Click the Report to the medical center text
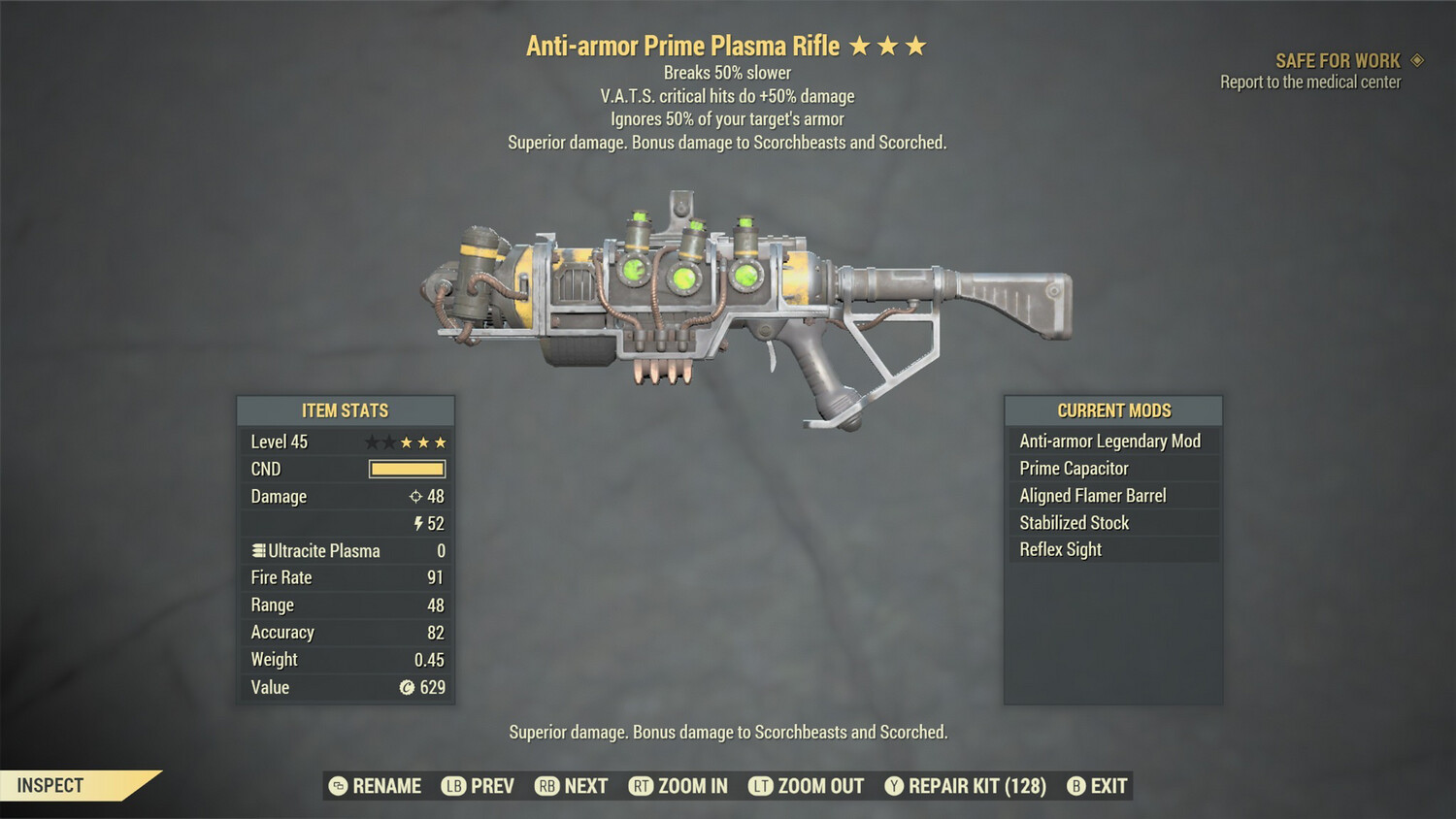 tap(1309, 82)
